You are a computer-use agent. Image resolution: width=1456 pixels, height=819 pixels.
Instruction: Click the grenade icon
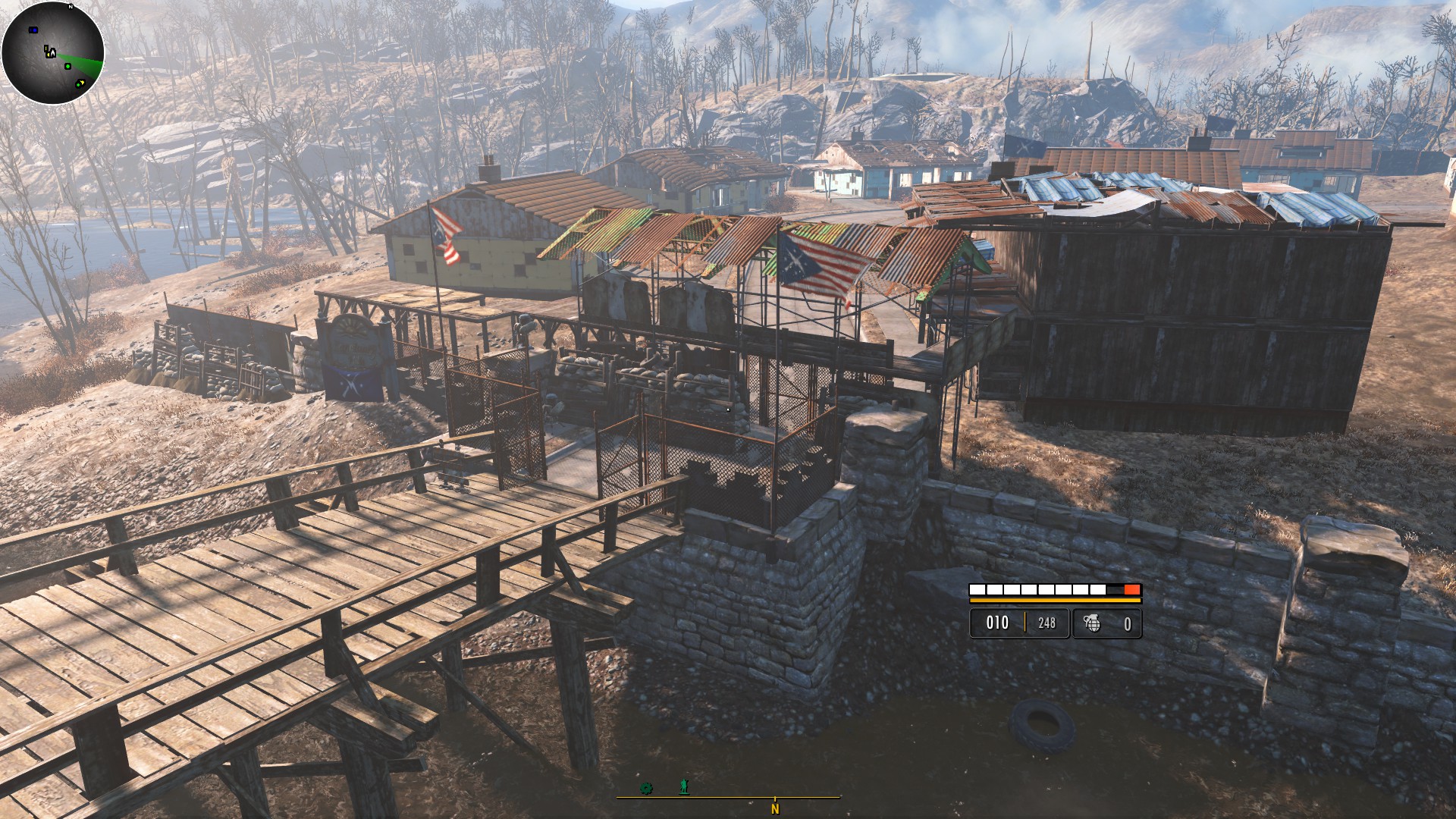(x=1092, y=623)
